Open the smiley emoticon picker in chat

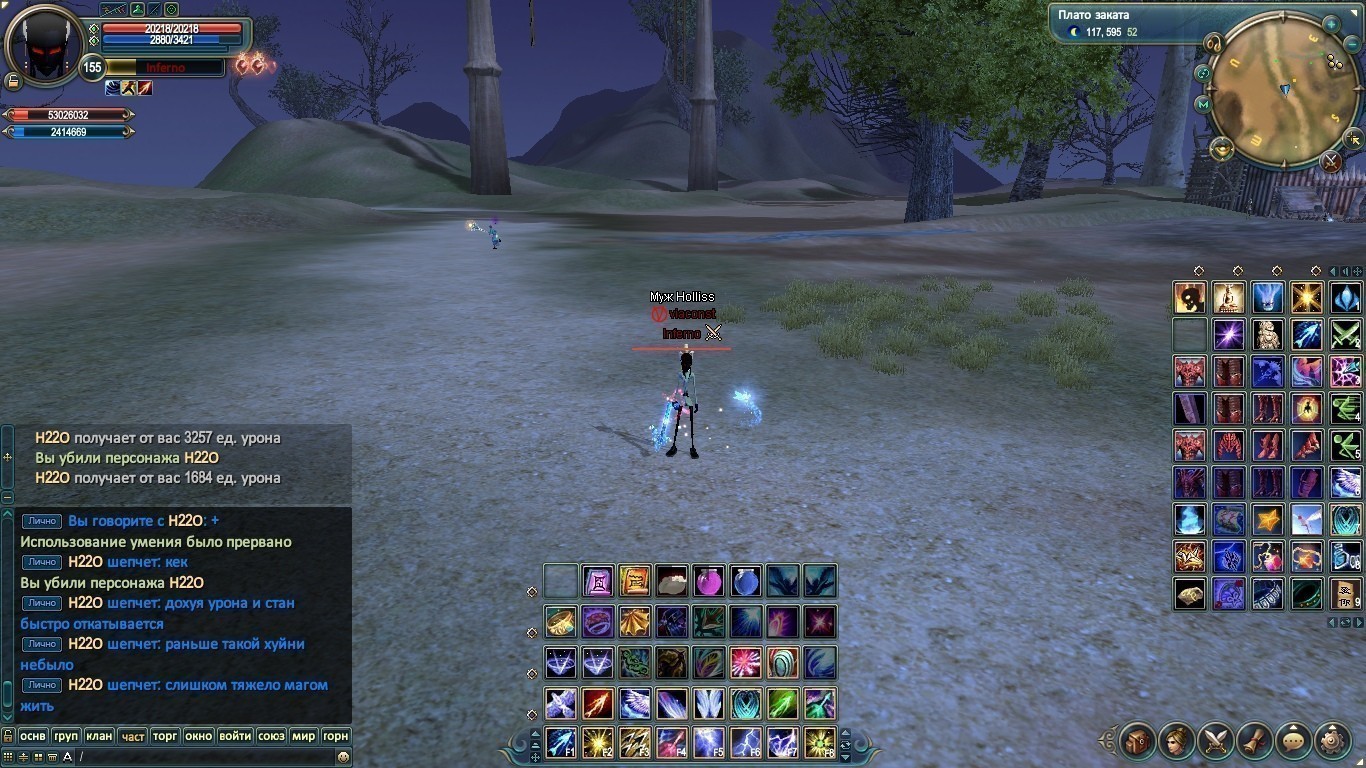coord(343,757)
